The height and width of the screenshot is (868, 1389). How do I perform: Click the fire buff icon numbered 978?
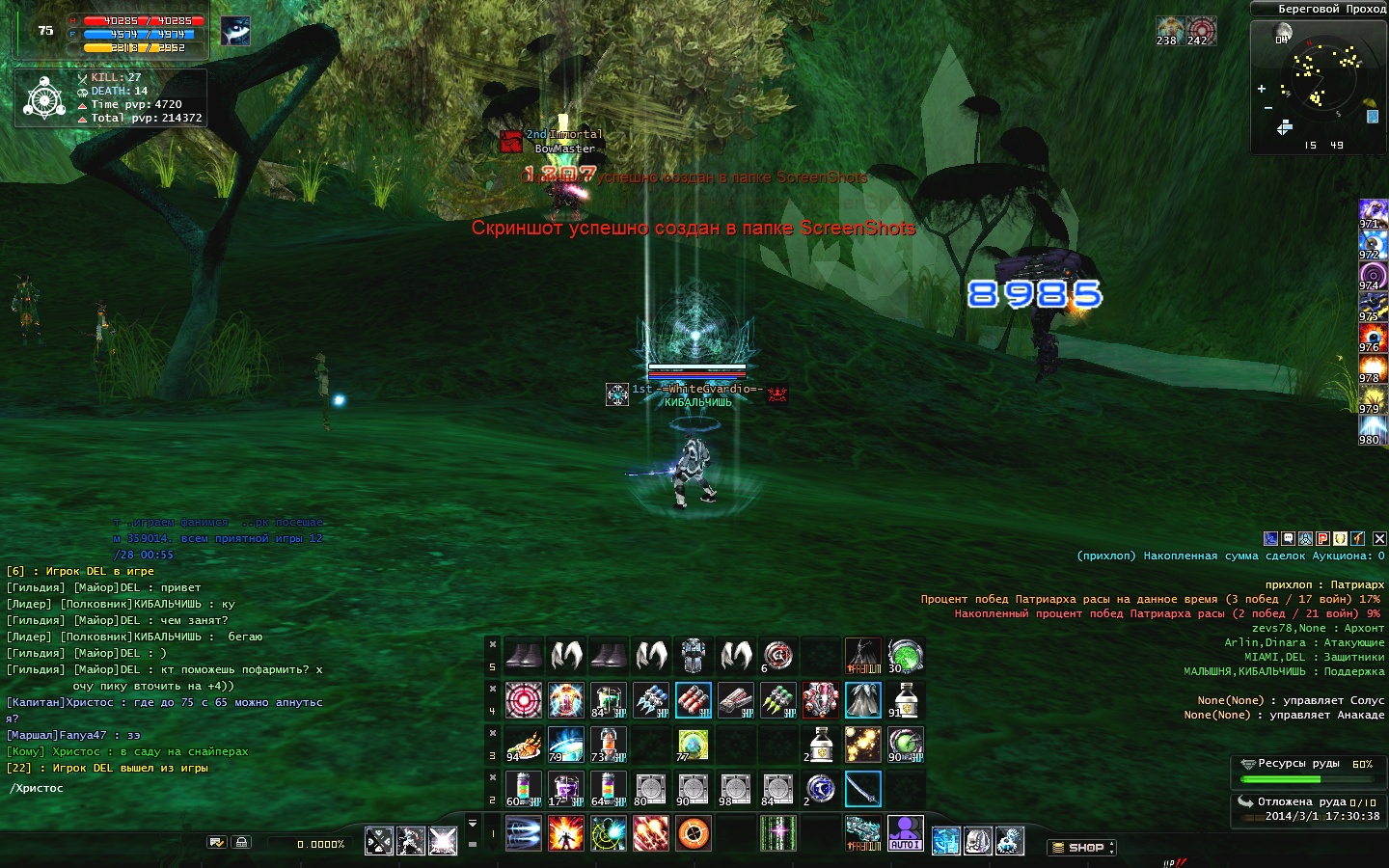tap(1372, 368)
